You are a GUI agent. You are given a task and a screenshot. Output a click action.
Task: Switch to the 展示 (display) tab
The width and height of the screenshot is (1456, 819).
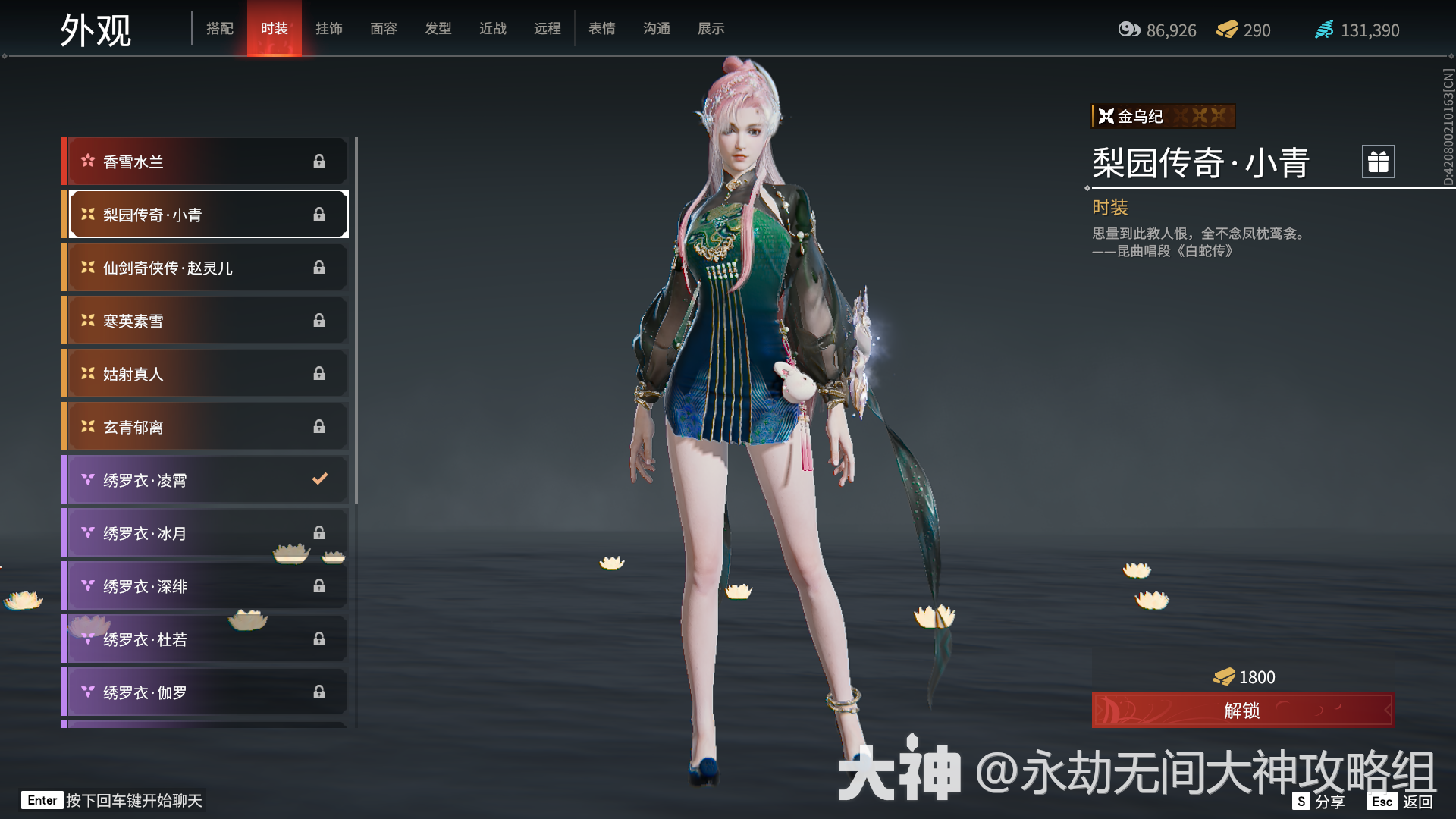pyautogui.click(x=710, y=28)
